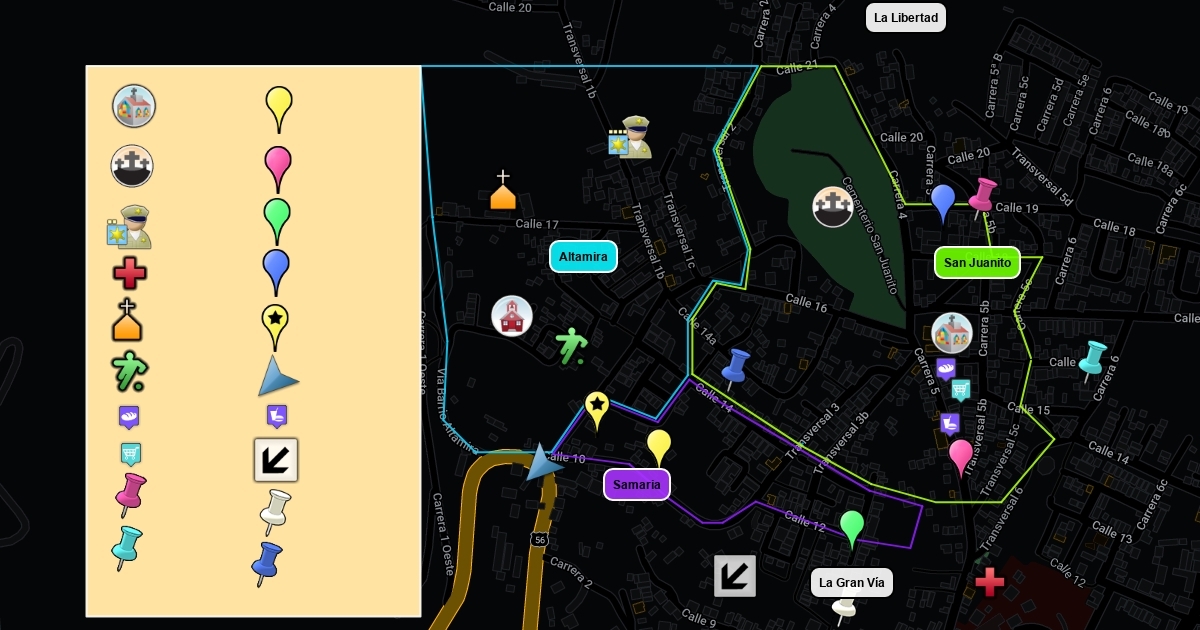Click the legend's yellow star pin entry

click(x=276, y=324)
